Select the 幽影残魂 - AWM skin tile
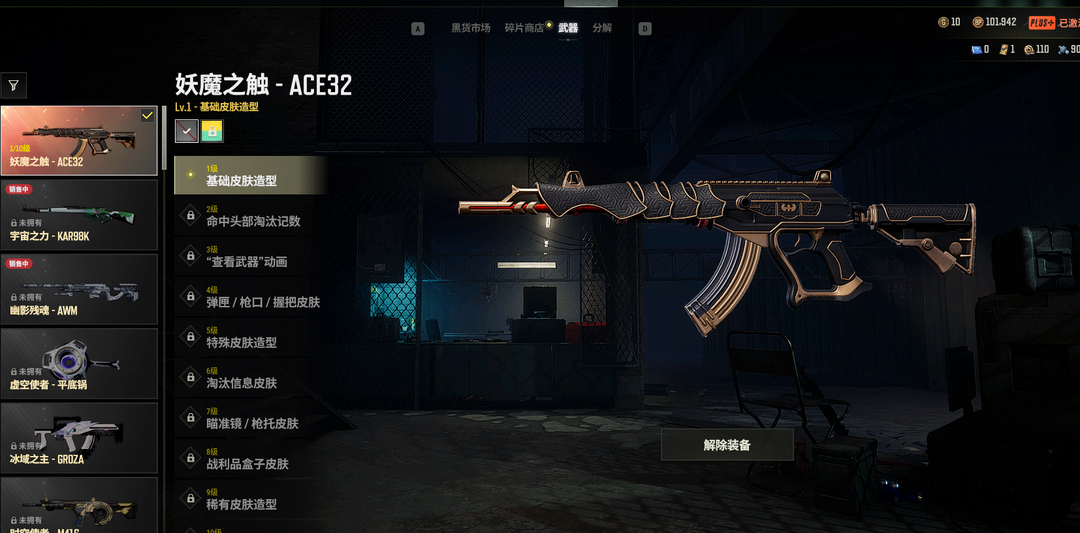Image resolution: width=1080 pixels, height=533 pixels. 79,289
